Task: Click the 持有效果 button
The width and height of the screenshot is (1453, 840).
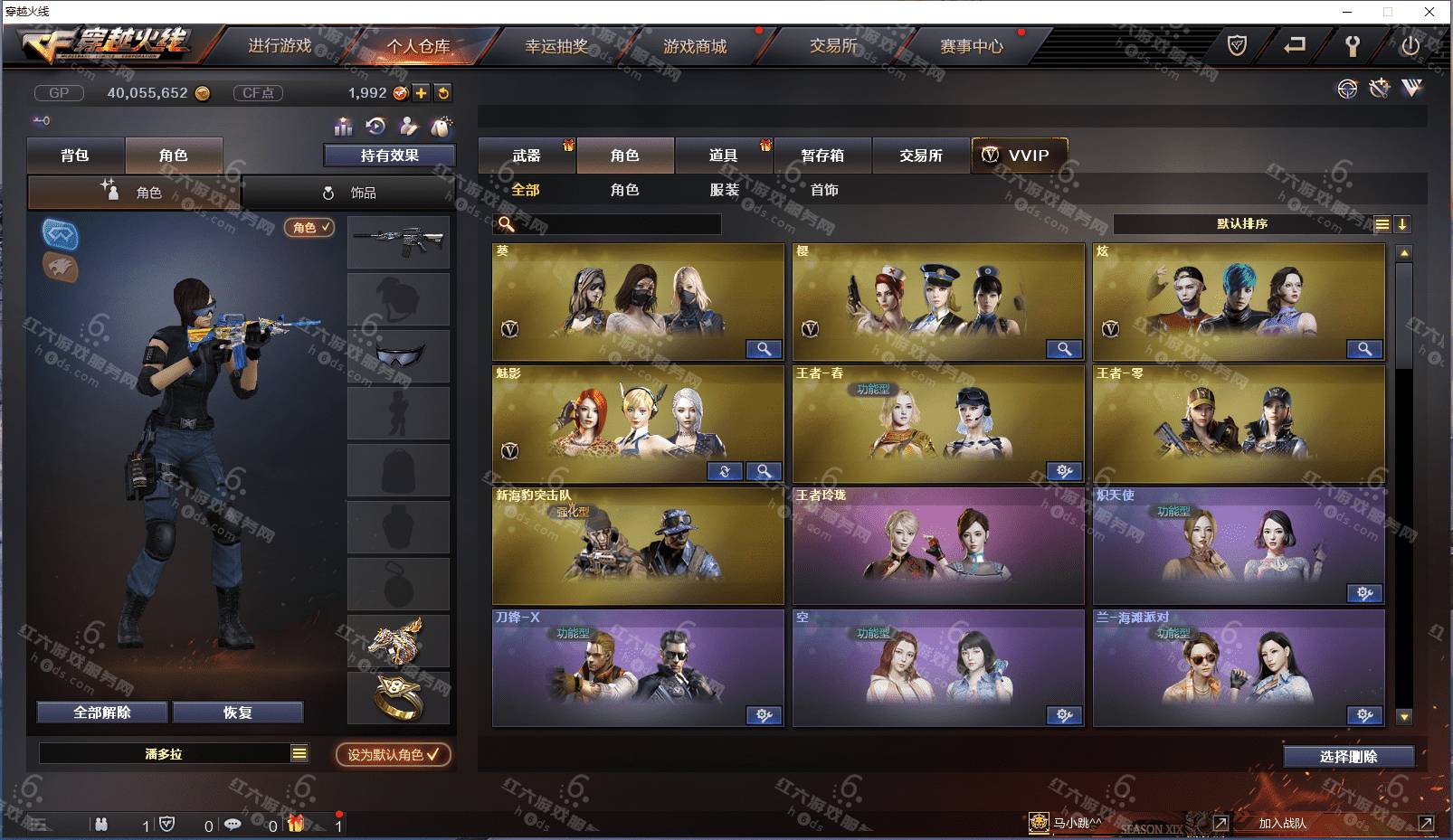Action: coord(389,156)
